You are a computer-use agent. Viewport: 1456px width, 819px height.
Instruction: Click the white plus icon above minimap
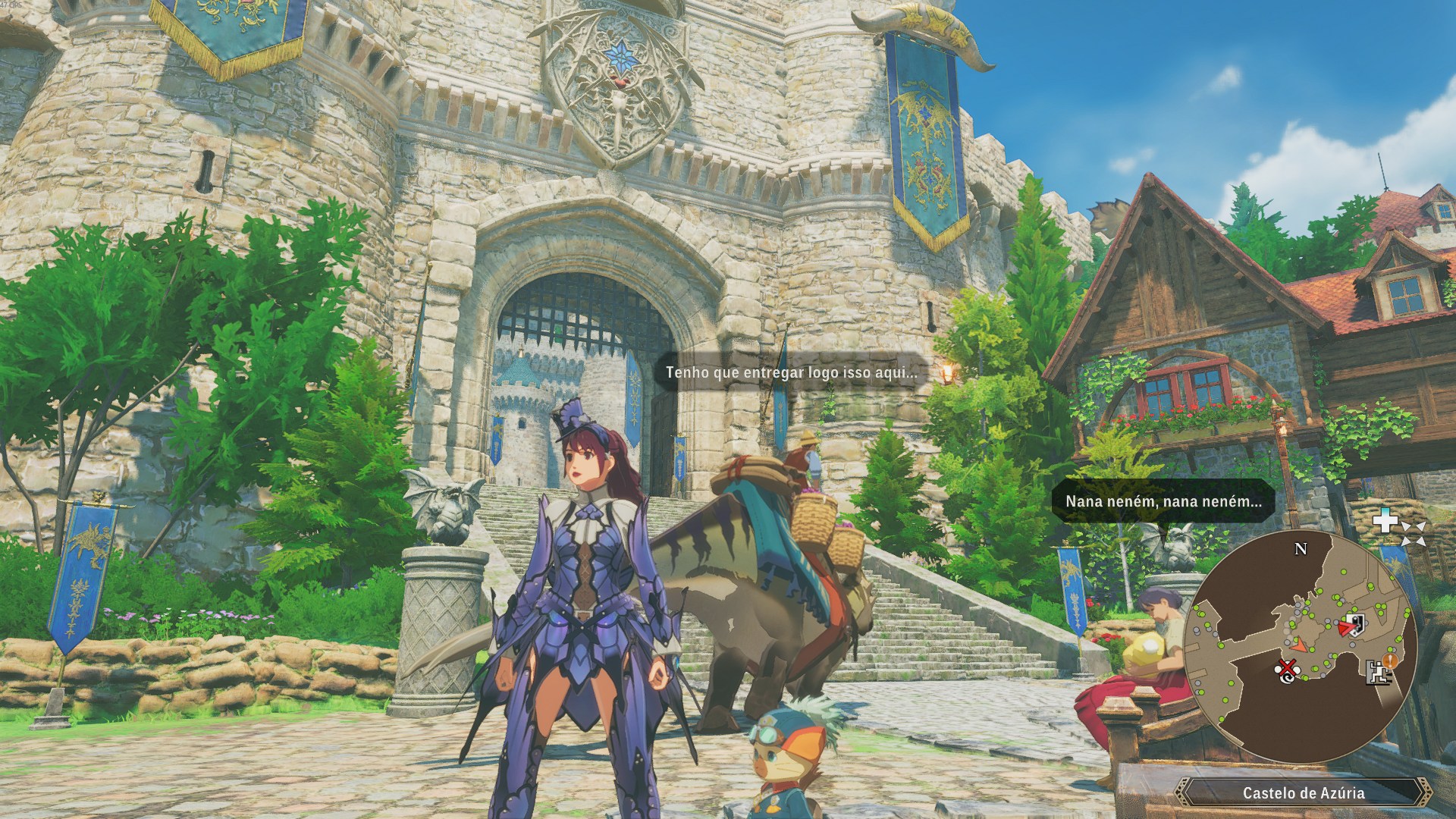1387,521
